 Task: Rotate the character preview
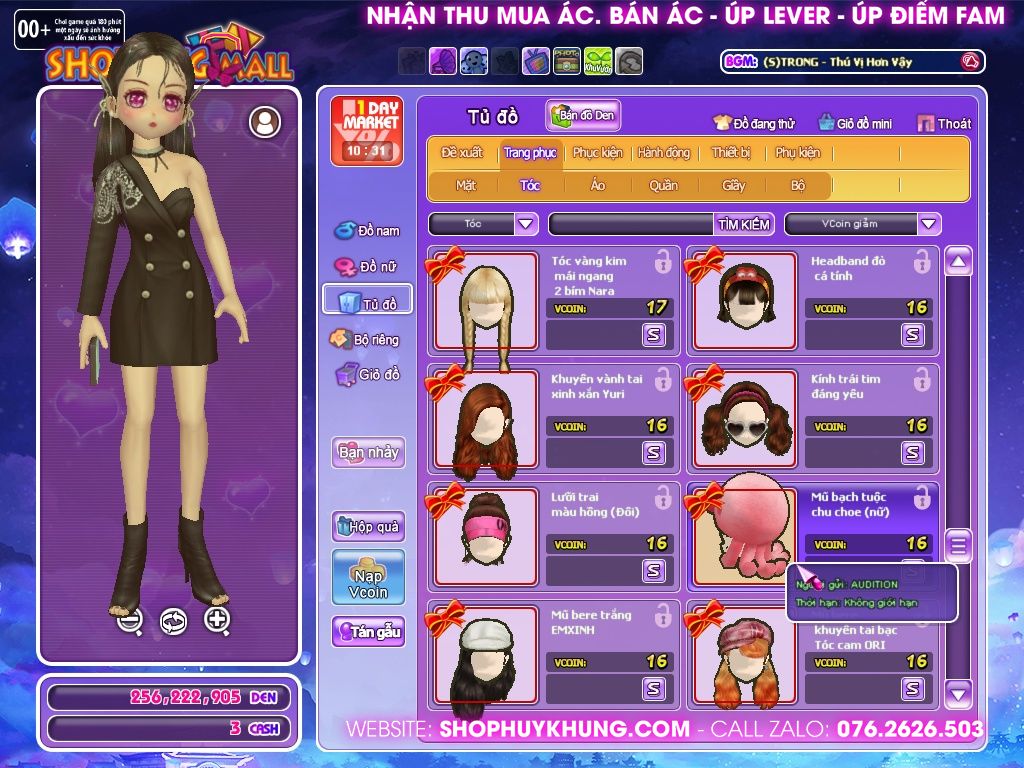pos(173,621)
